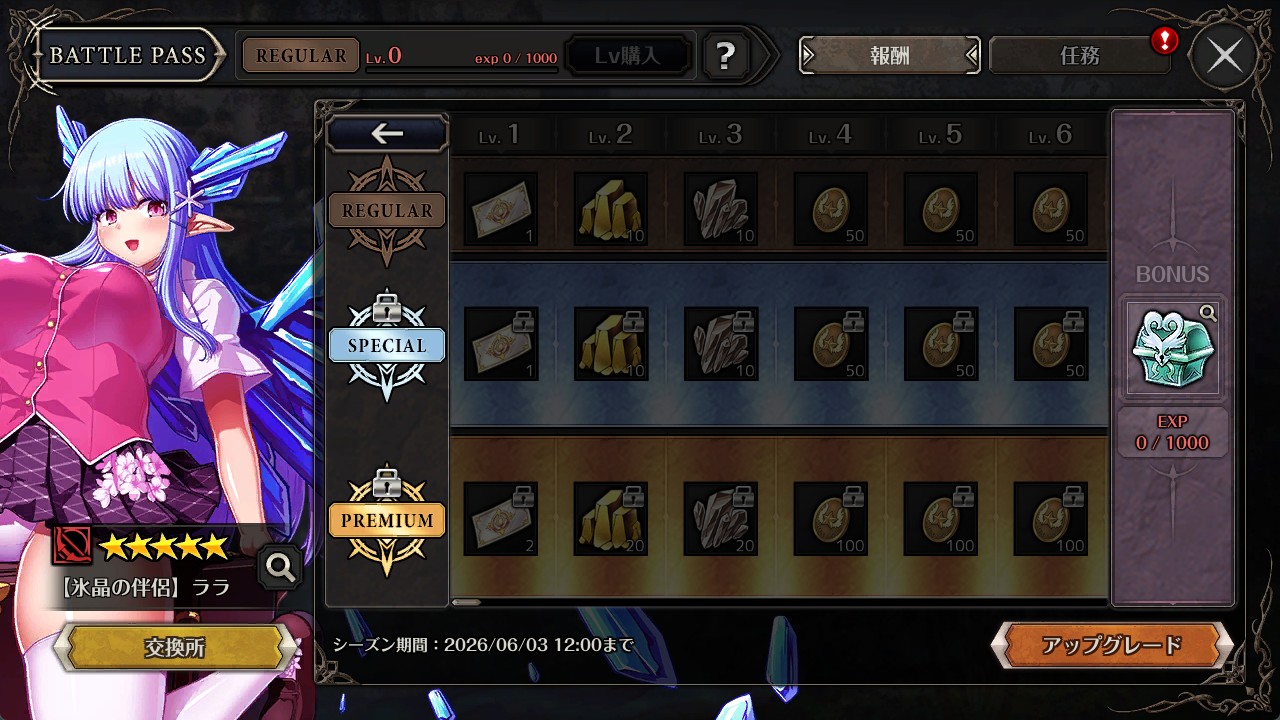Buy levels with the Lv購入 button
Viewport: 1280px width, 720px height.
pos(628,56)
